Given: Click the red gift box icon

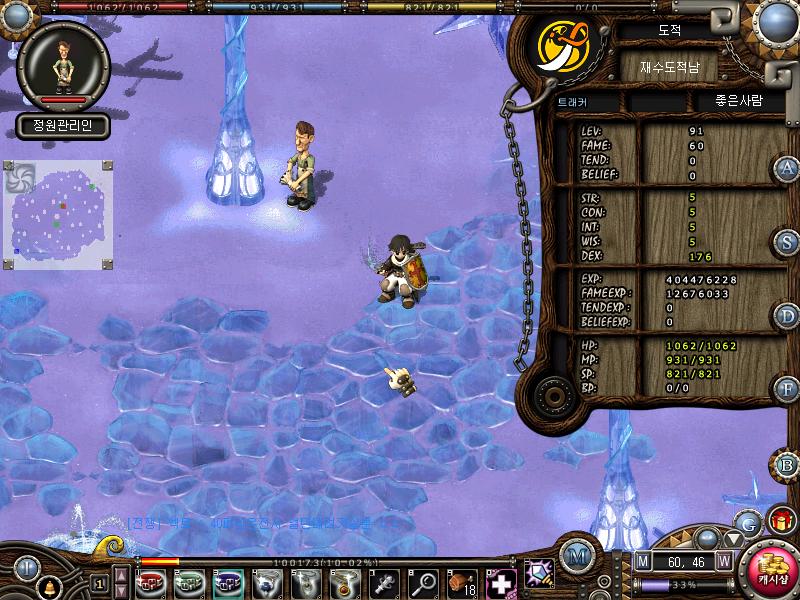Looking at the screenshot, I should (x=780, y=520).
